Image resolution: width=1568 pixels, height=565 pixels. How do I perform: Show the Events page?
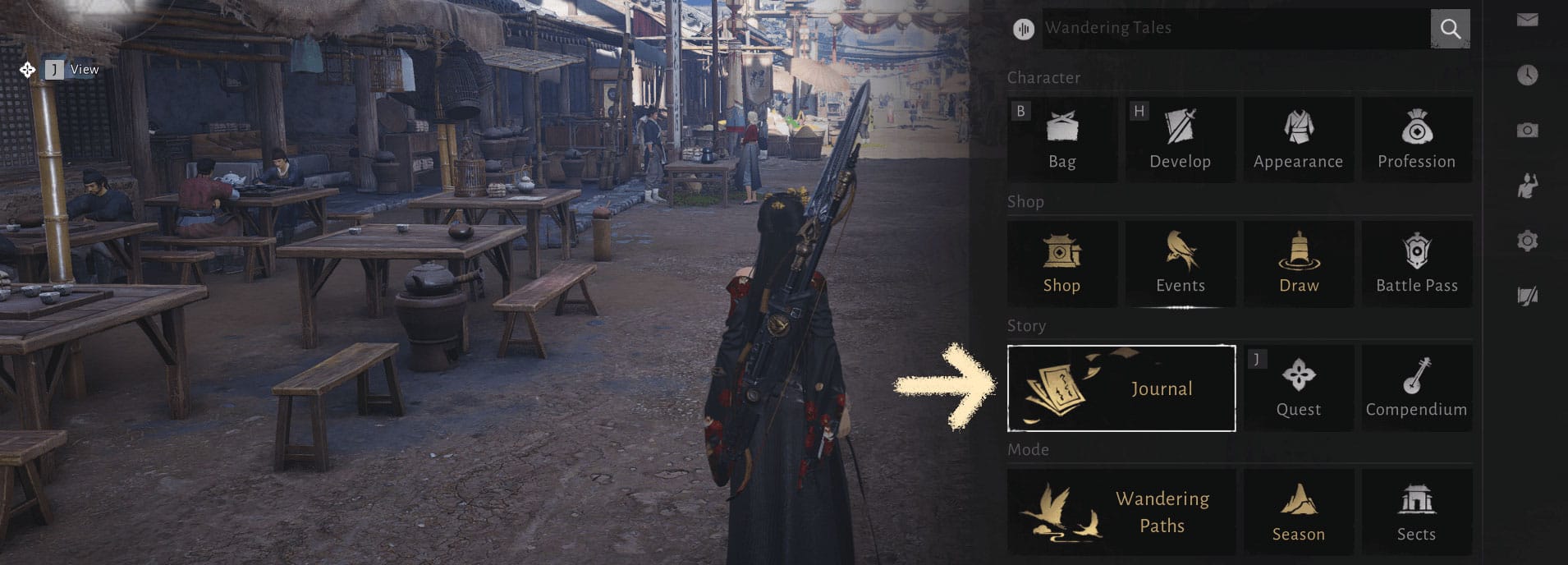point(1180,264)
